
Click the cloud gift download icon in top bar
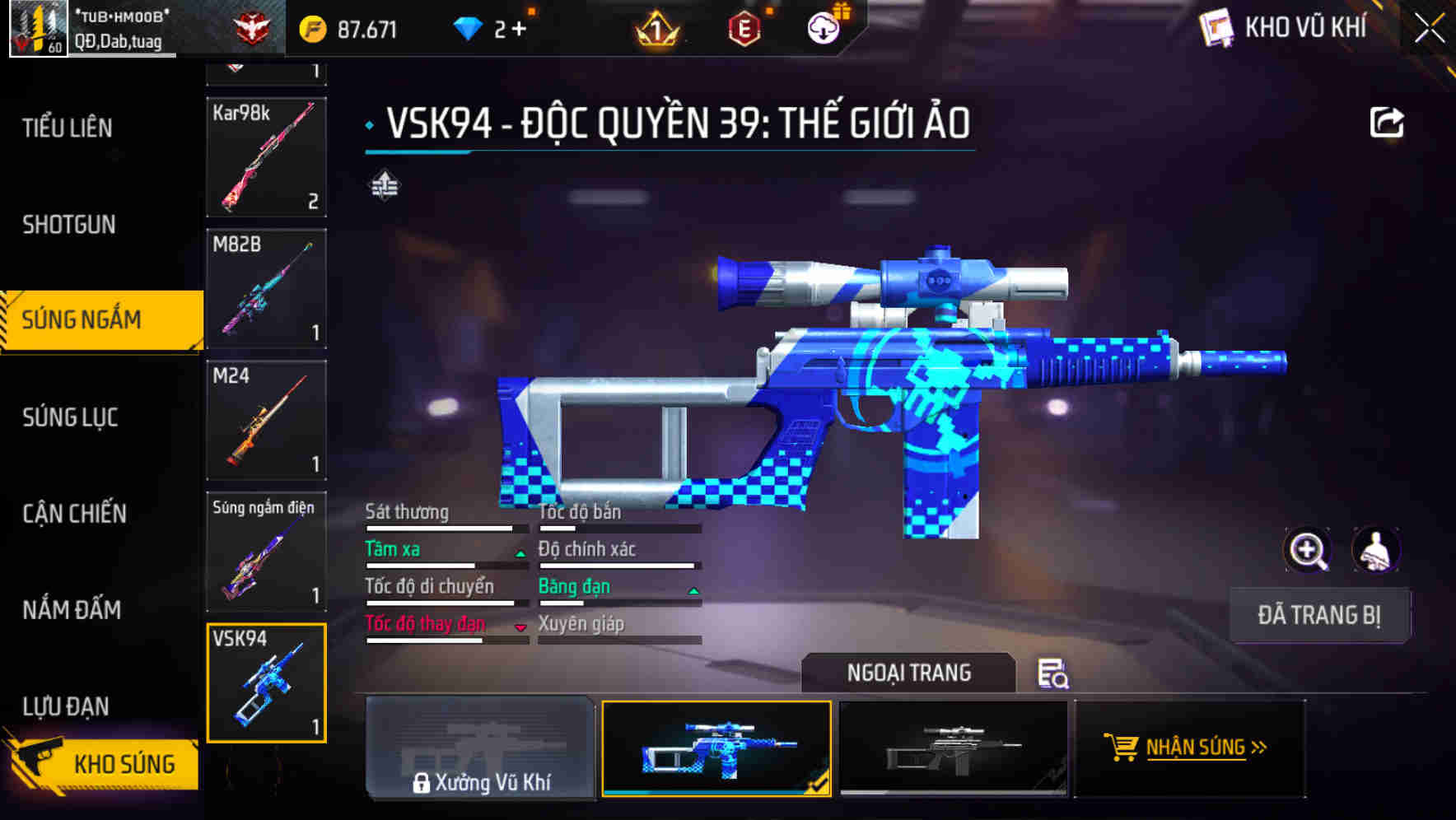click(x=822, y=27)
